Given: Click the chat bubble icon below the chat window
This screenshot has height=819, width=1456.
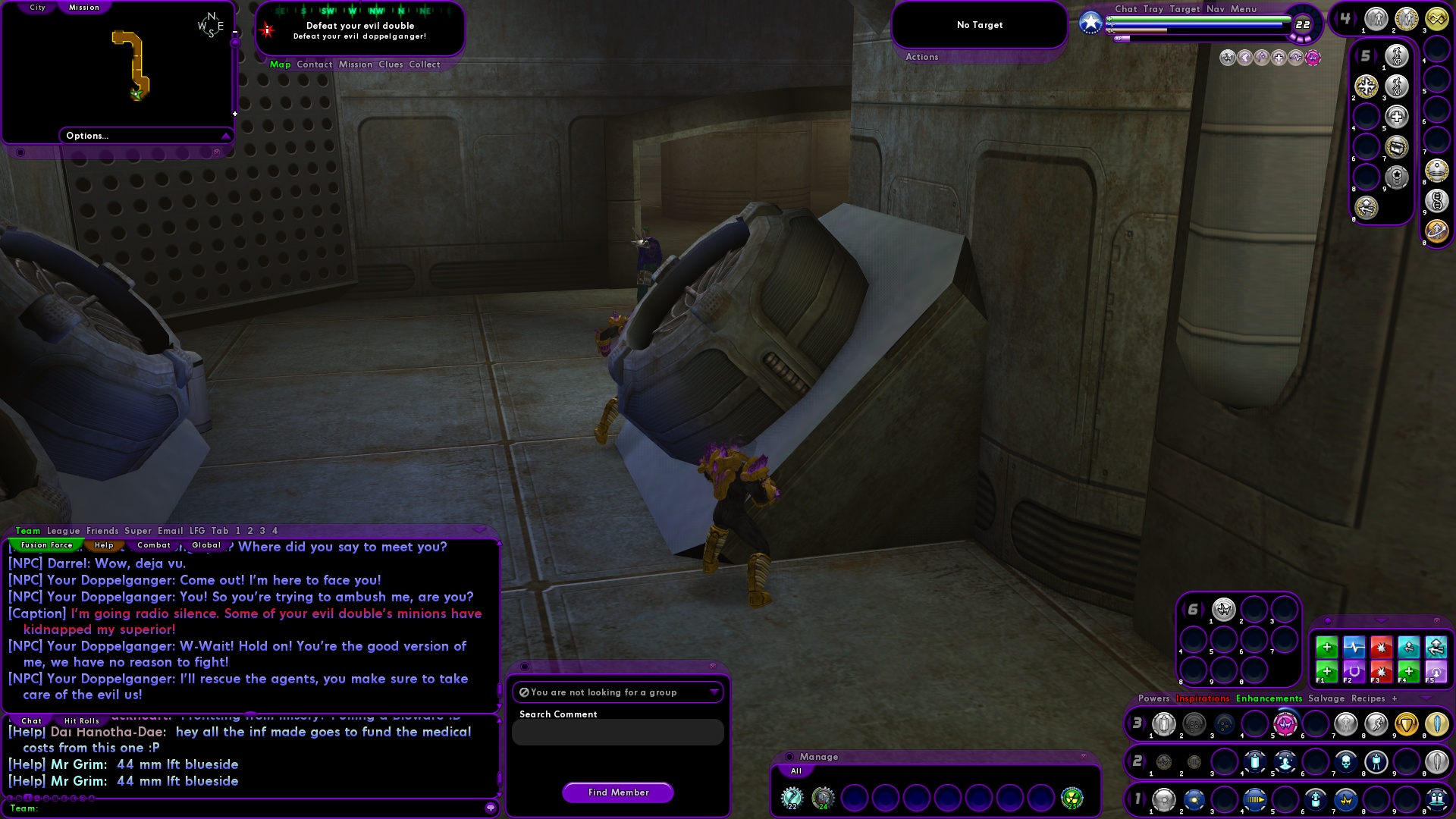Looking at the screenshot, I should click(491, 808).
